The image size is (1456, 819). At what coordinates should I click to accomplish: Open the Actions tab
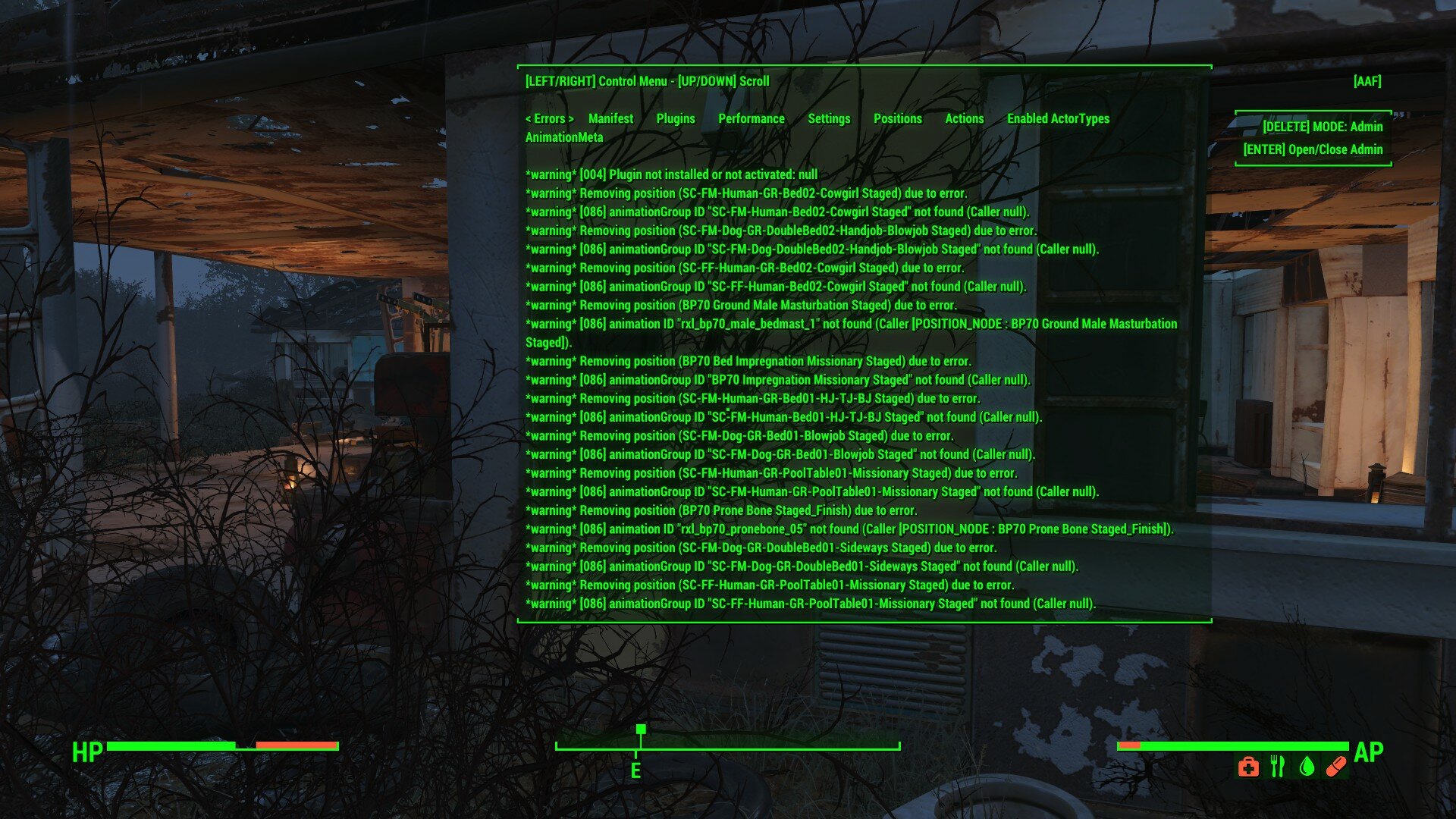pyautogui.click(x=964, y=118)
